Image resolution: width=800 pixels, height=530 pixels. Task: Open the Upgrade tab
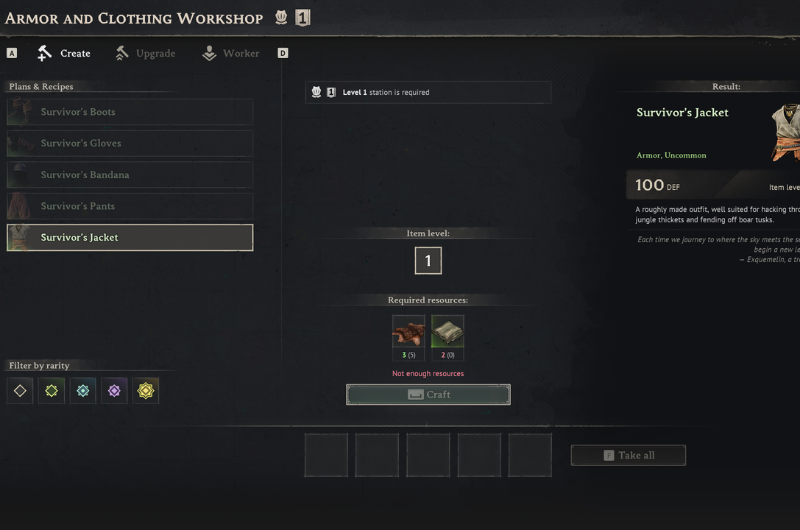click(x=145, y=53)
